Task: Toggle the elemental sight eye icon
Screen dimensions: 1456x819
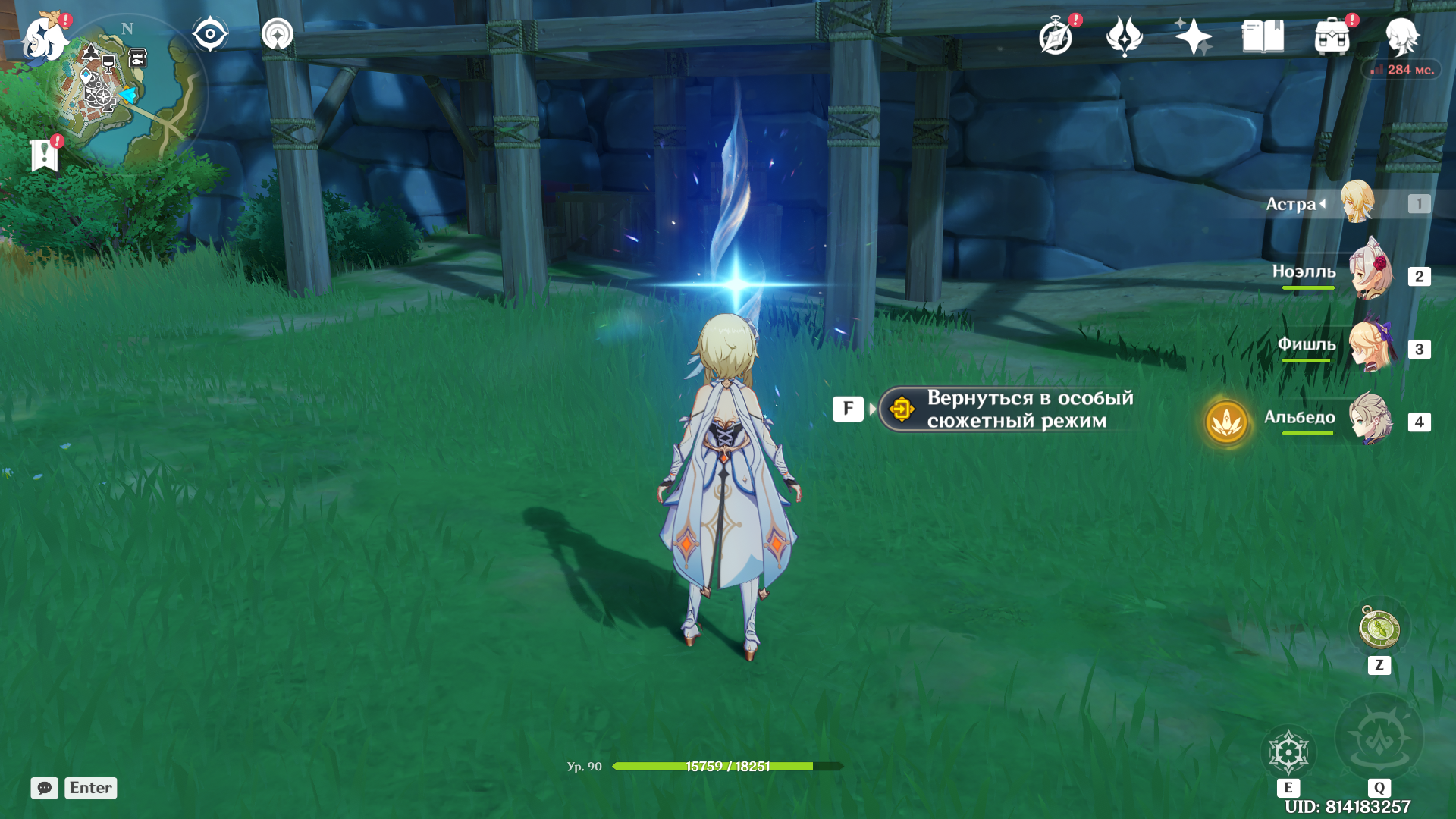Action: pos(210,35)
